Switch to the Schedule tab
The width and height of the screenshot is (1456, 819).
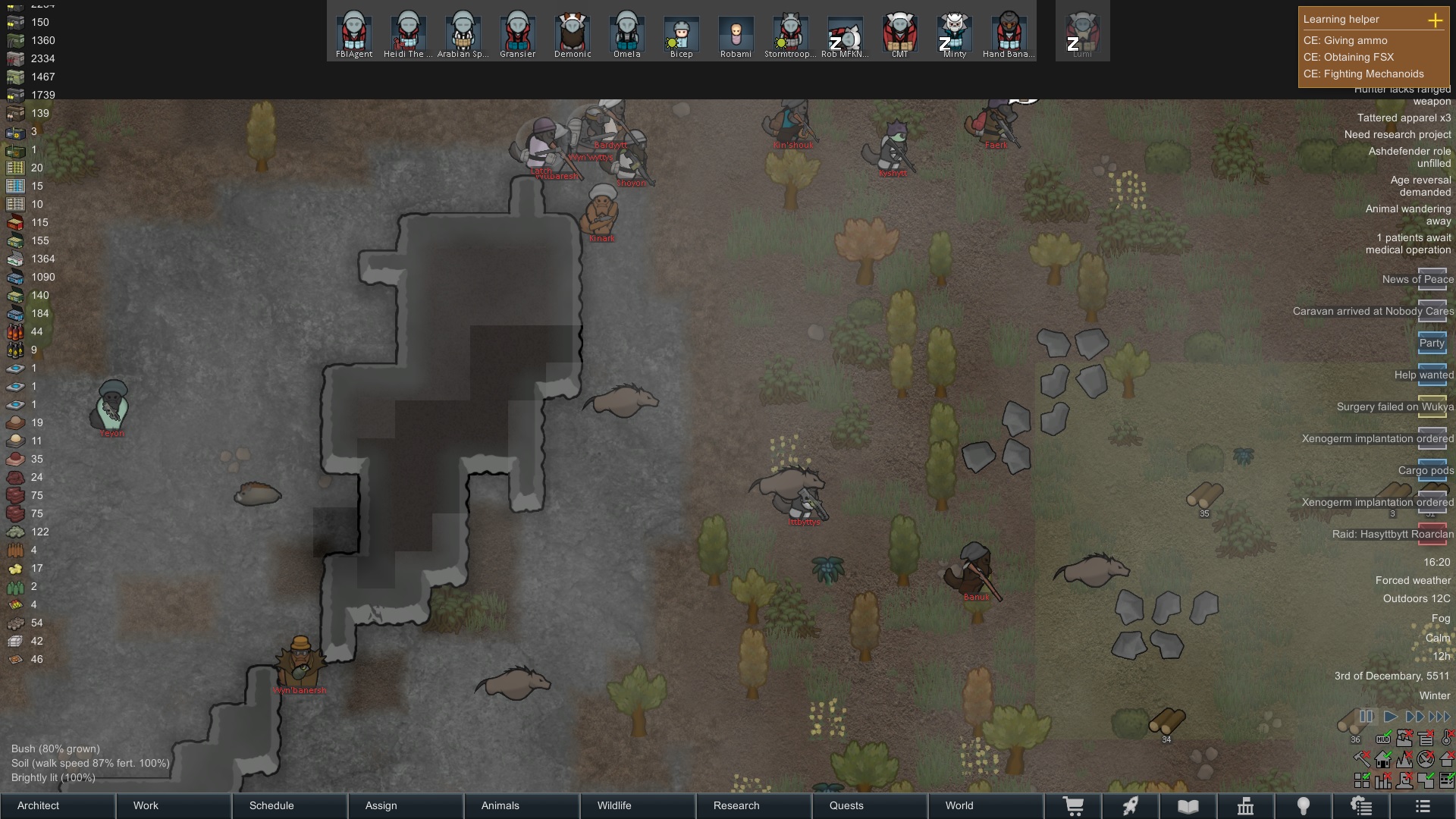pyautogui.click(x=290, y=805)
